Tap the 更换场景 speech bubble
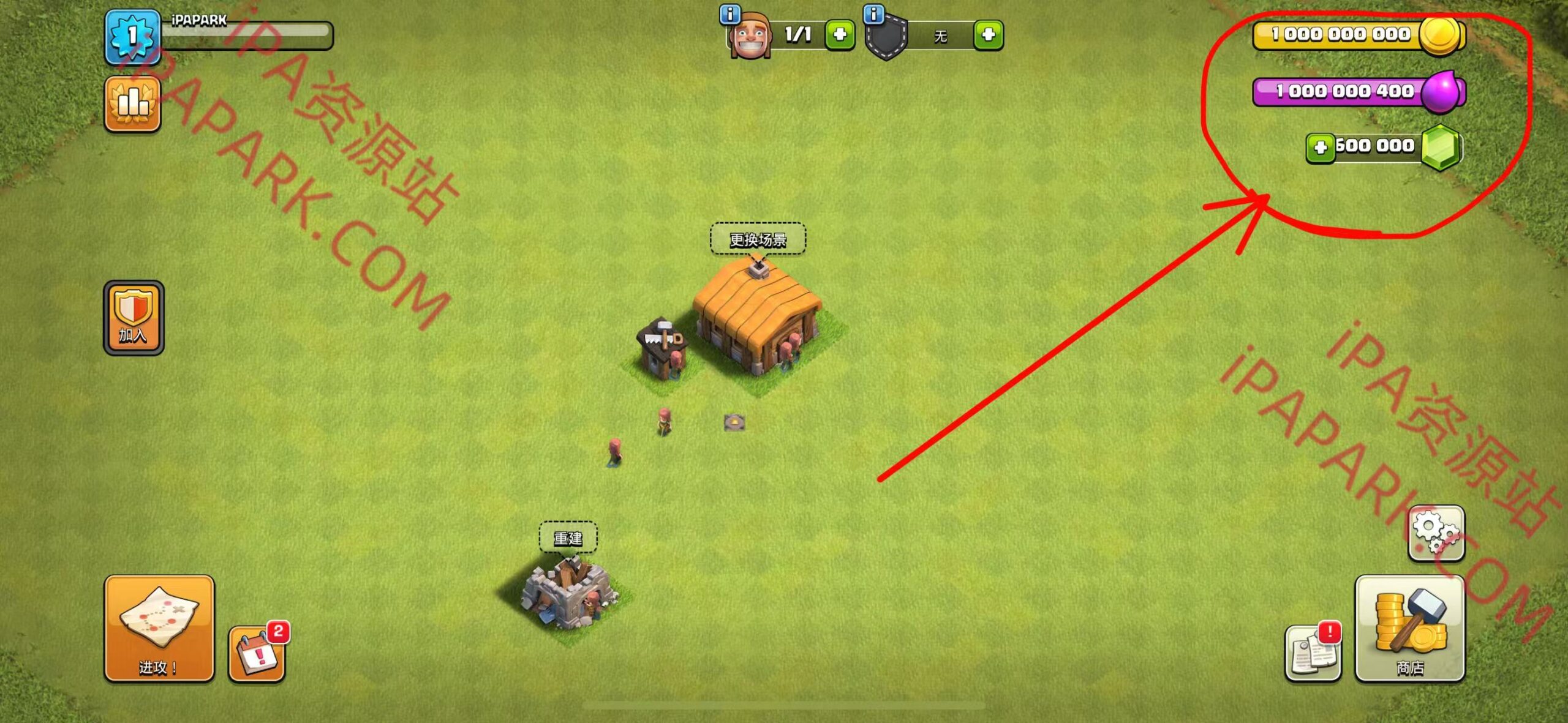Viewport: 1568px width, 723px height. pos(758,241)
